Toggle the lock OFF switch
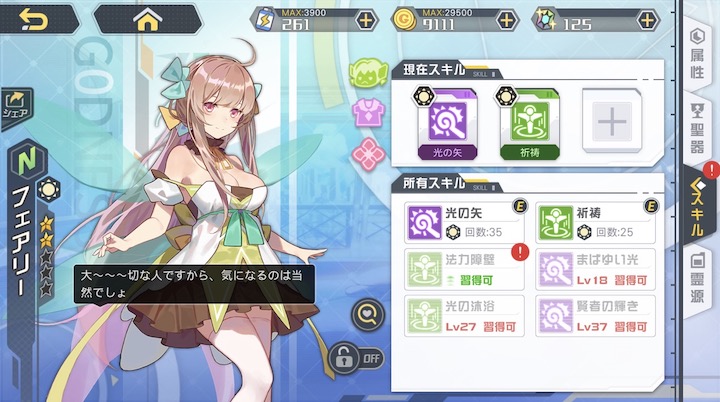Viewport: 720px width, 402px height. (358, 356)
